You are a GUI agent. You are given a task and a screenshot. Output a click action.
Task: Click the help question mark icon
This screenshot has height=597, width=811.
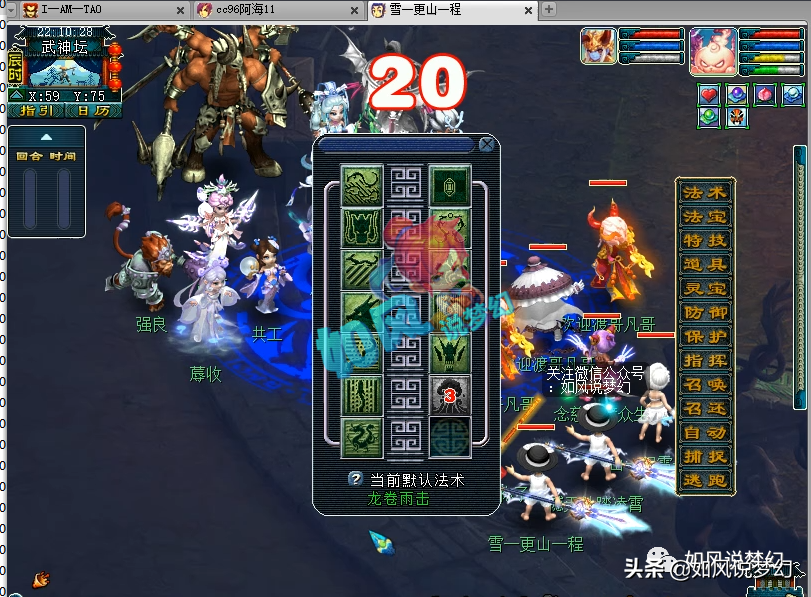point(354,479)
